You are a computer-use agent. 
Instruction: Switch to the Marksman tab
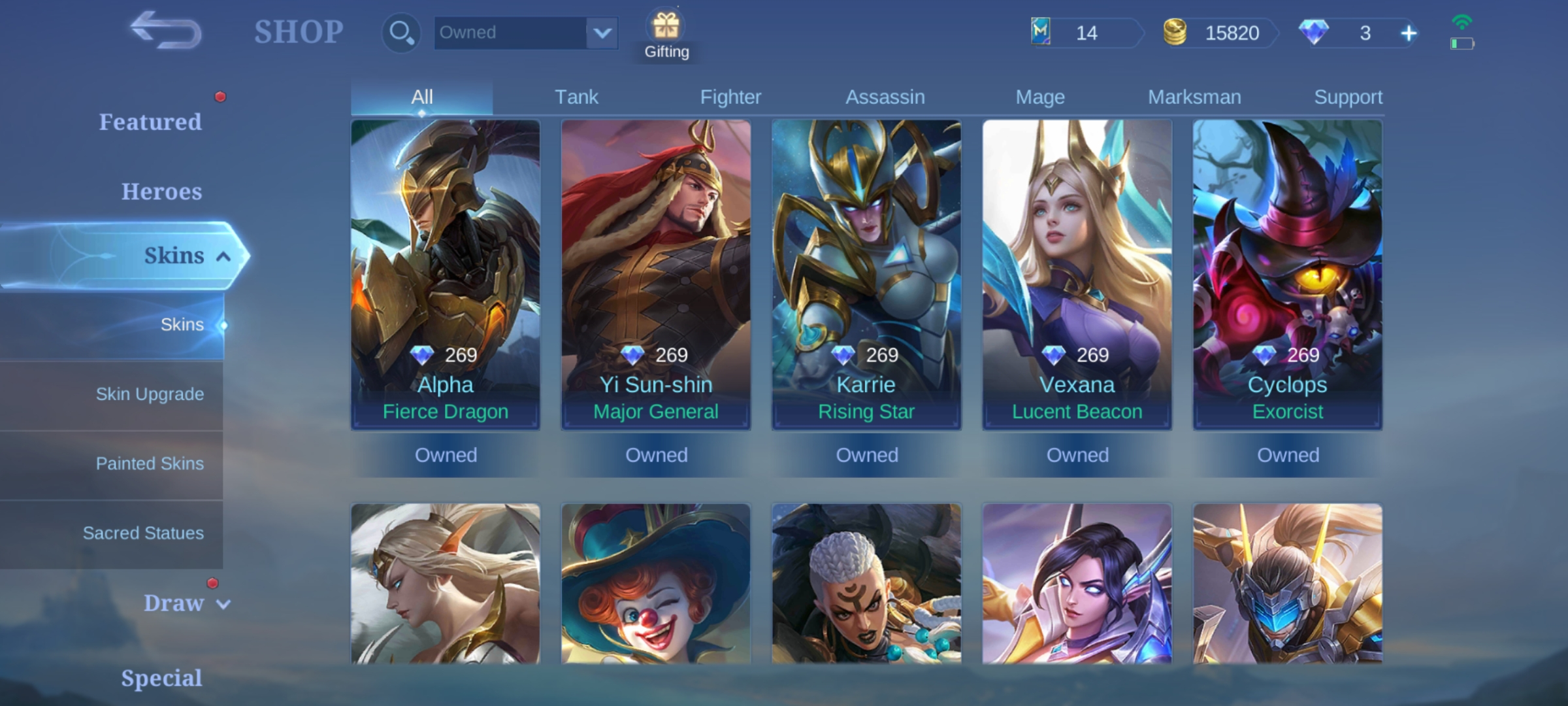coord(1194,96)
